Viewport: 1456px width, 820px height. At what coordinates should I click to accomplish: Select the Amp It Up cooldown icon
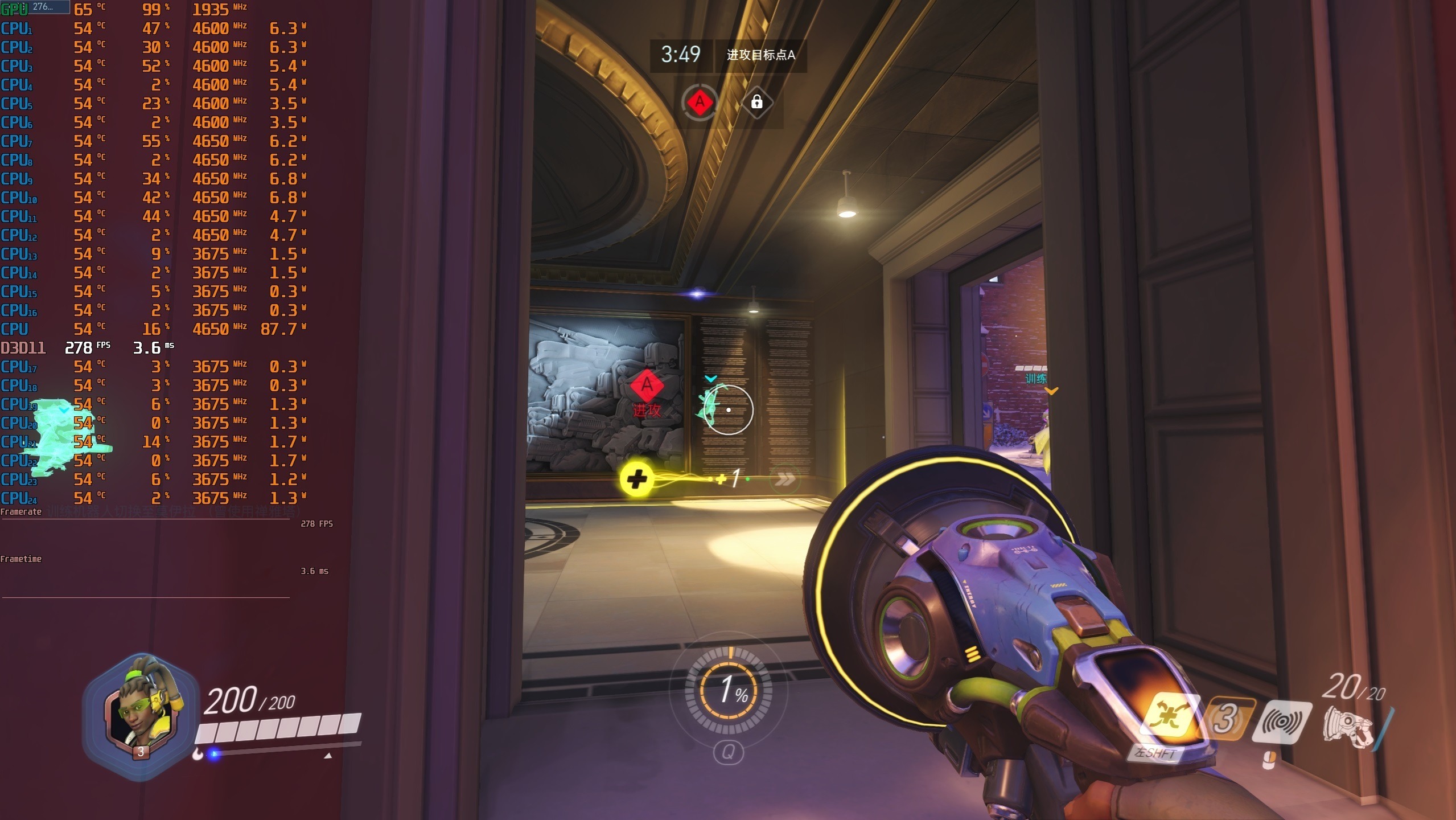coord(1226,719)
